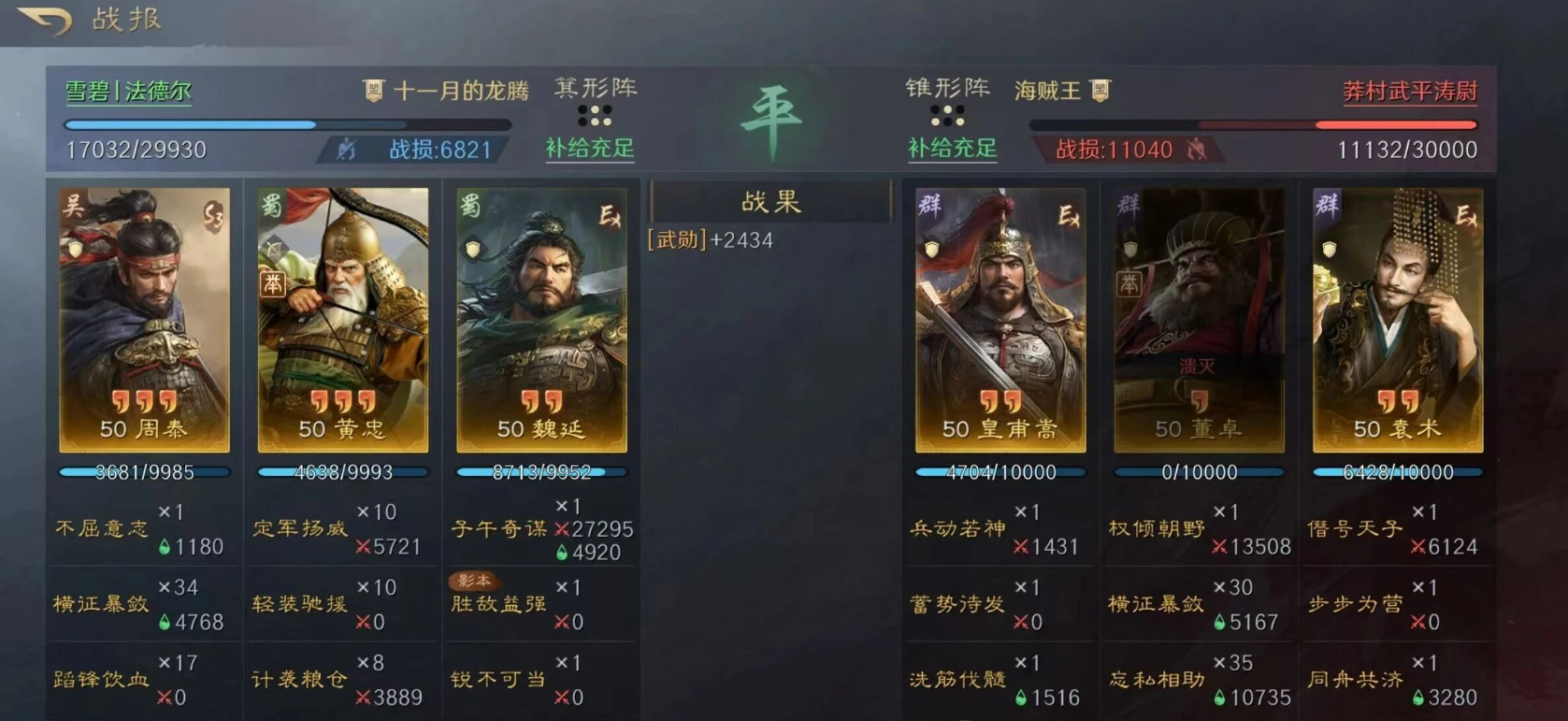Click the 蜀 faction badge on 黄忠's card
Image resolution: width=1568 pixels, height=721 pixels.
[272, 202]
